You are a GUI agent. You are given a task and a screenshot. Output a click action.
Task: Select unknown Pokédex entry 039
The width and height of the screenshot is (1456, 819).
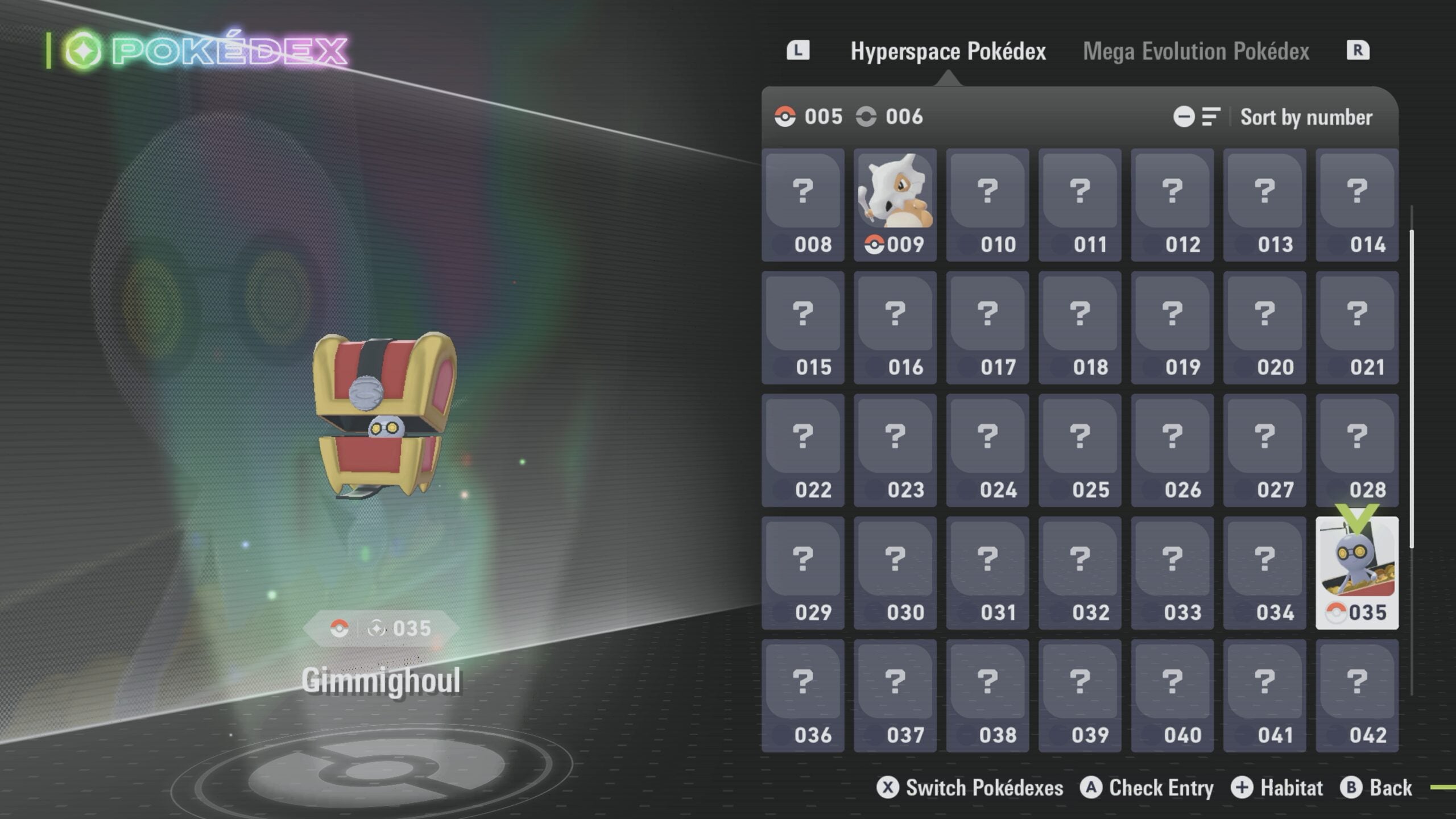pos(1079,695)
